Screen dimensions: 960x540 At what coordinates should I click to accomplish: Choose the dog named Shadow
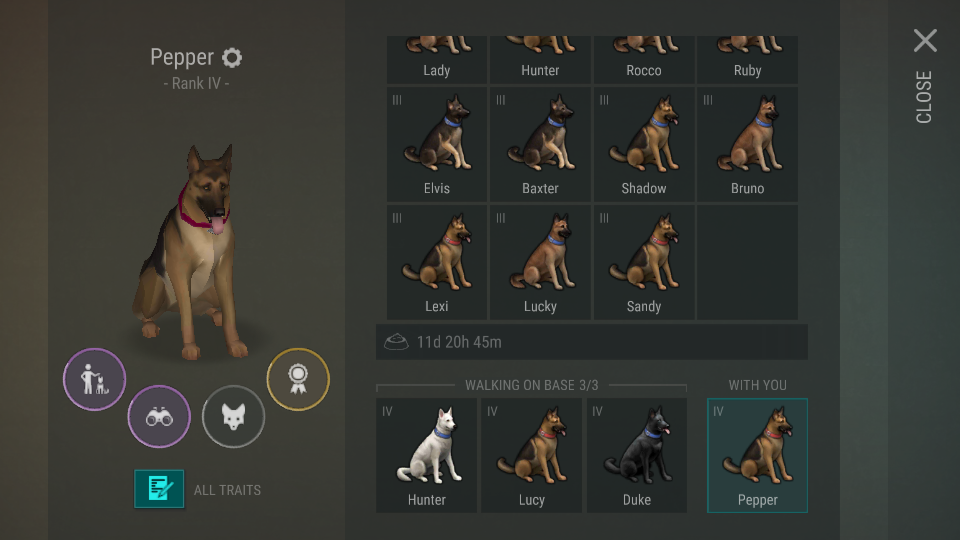[x=644, y=145]
